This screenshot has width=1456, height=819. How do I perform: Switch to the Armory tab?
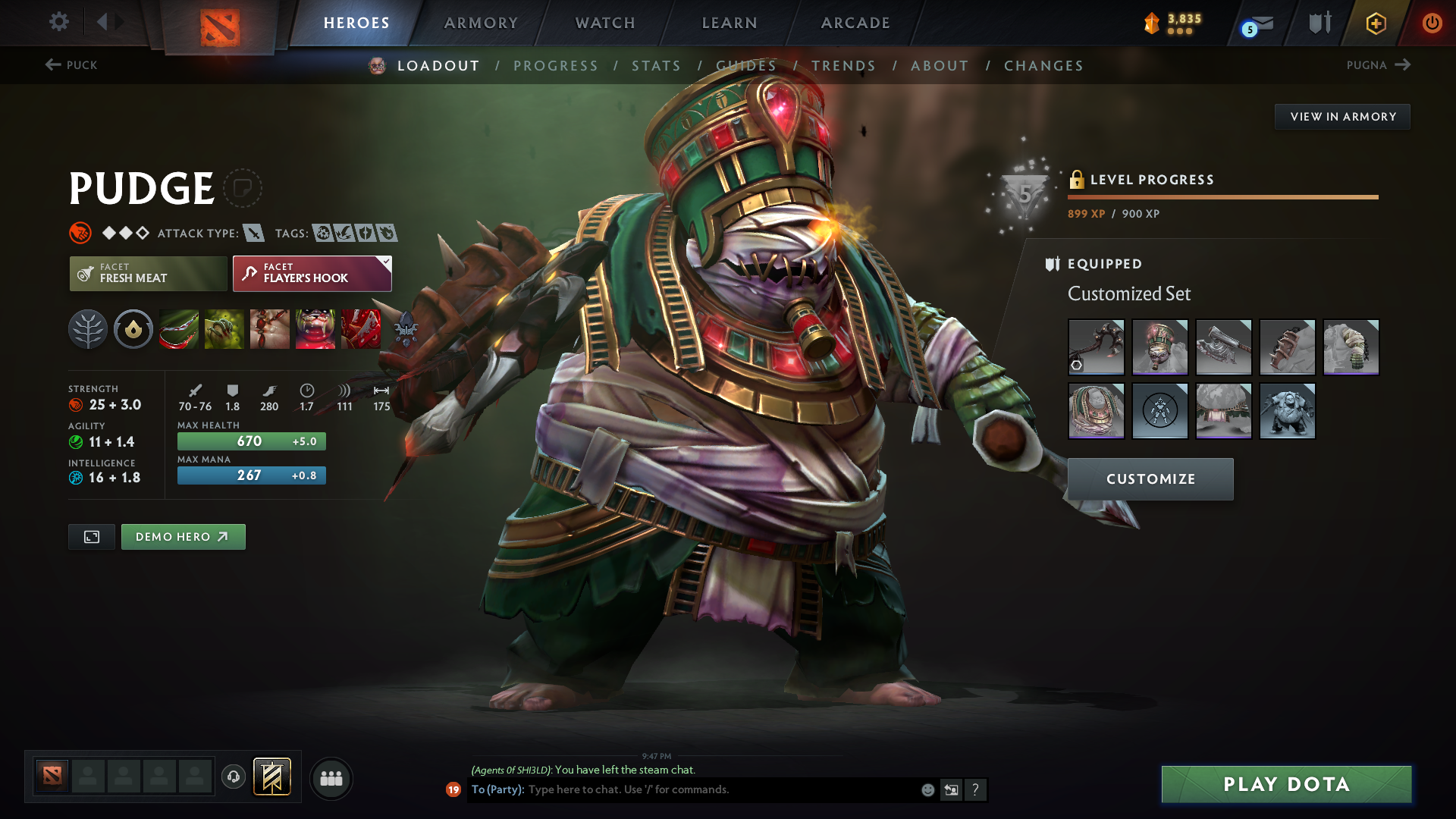click(x=480, y=23)
